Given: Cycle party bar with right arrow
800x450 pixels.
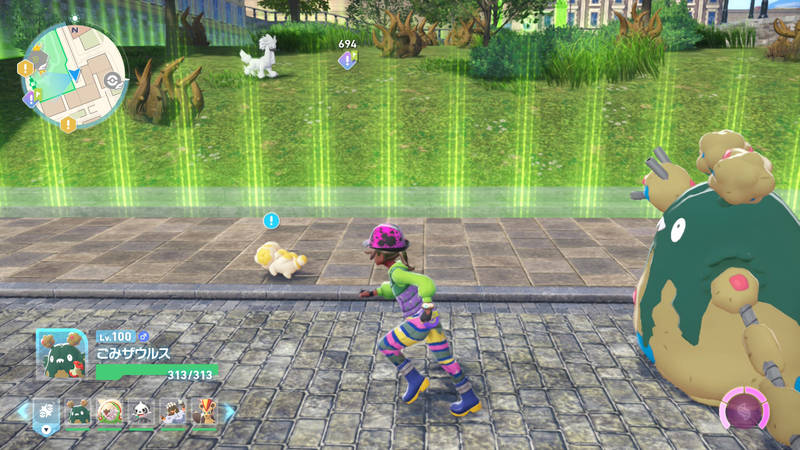Looking at the screenshot, I should pyautogui.click(x=229, y=411).
